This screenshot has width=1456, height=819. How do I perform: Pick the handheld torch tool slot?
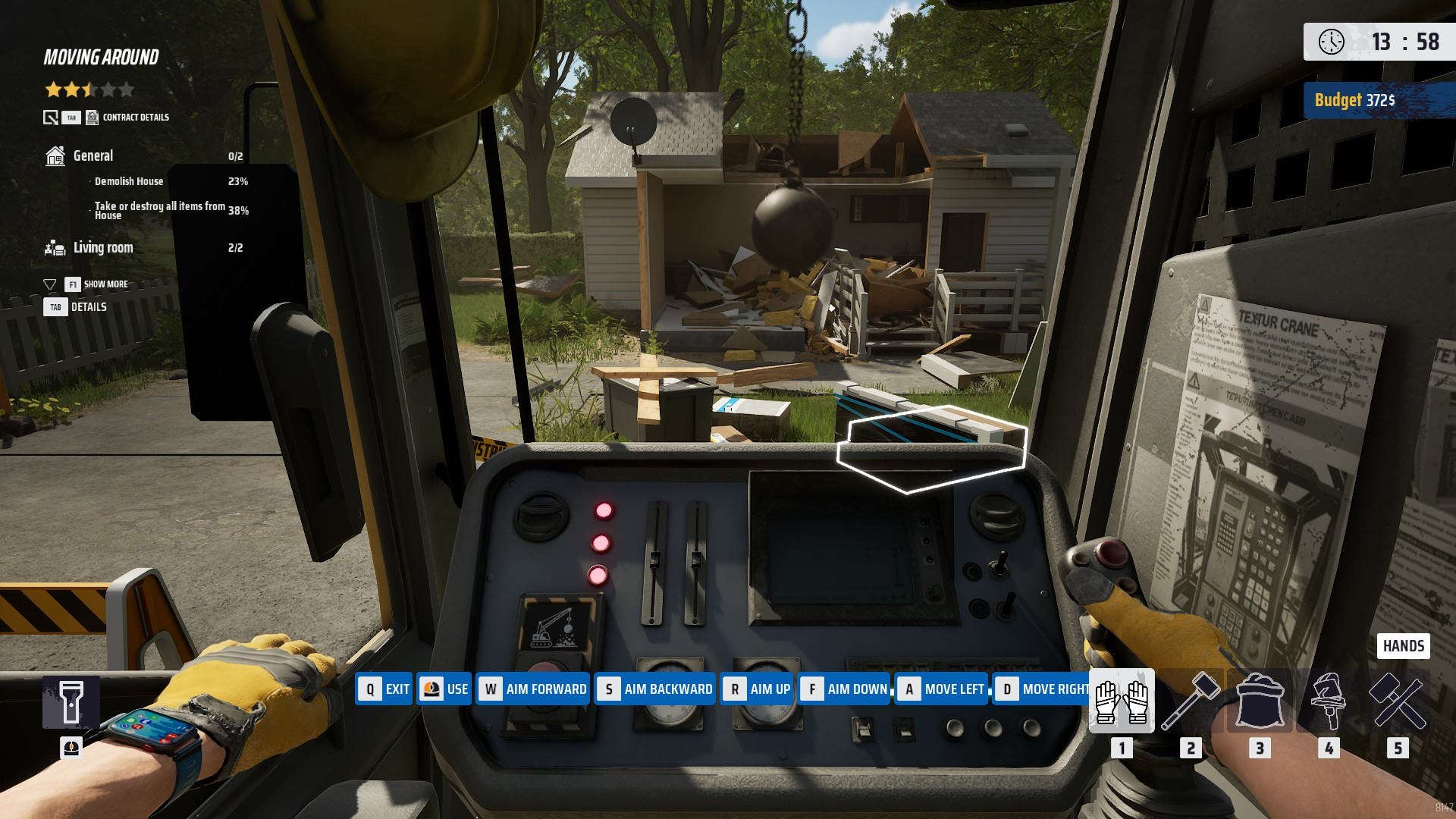pyautogui.click(x=1329, y=701)
